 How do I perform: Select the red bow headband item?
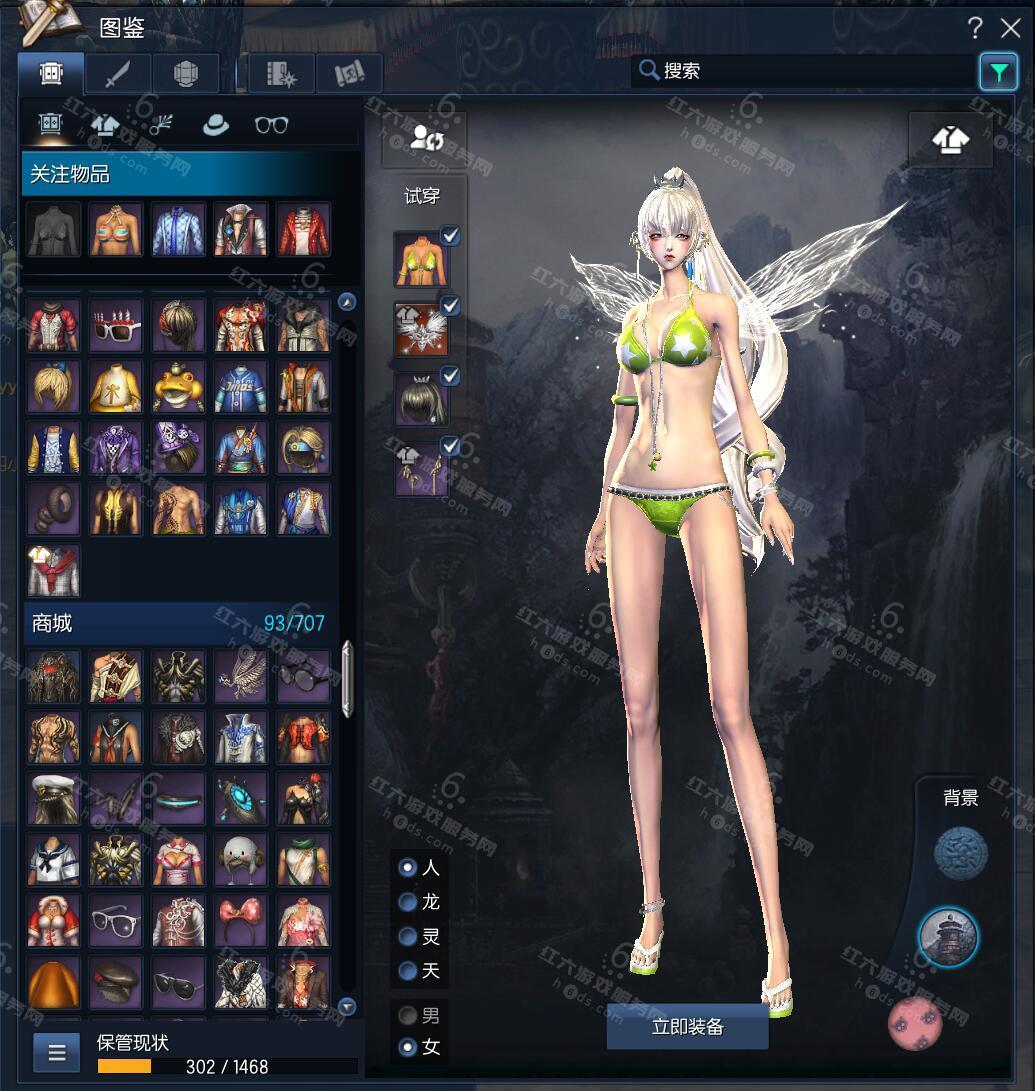(241, 920)
